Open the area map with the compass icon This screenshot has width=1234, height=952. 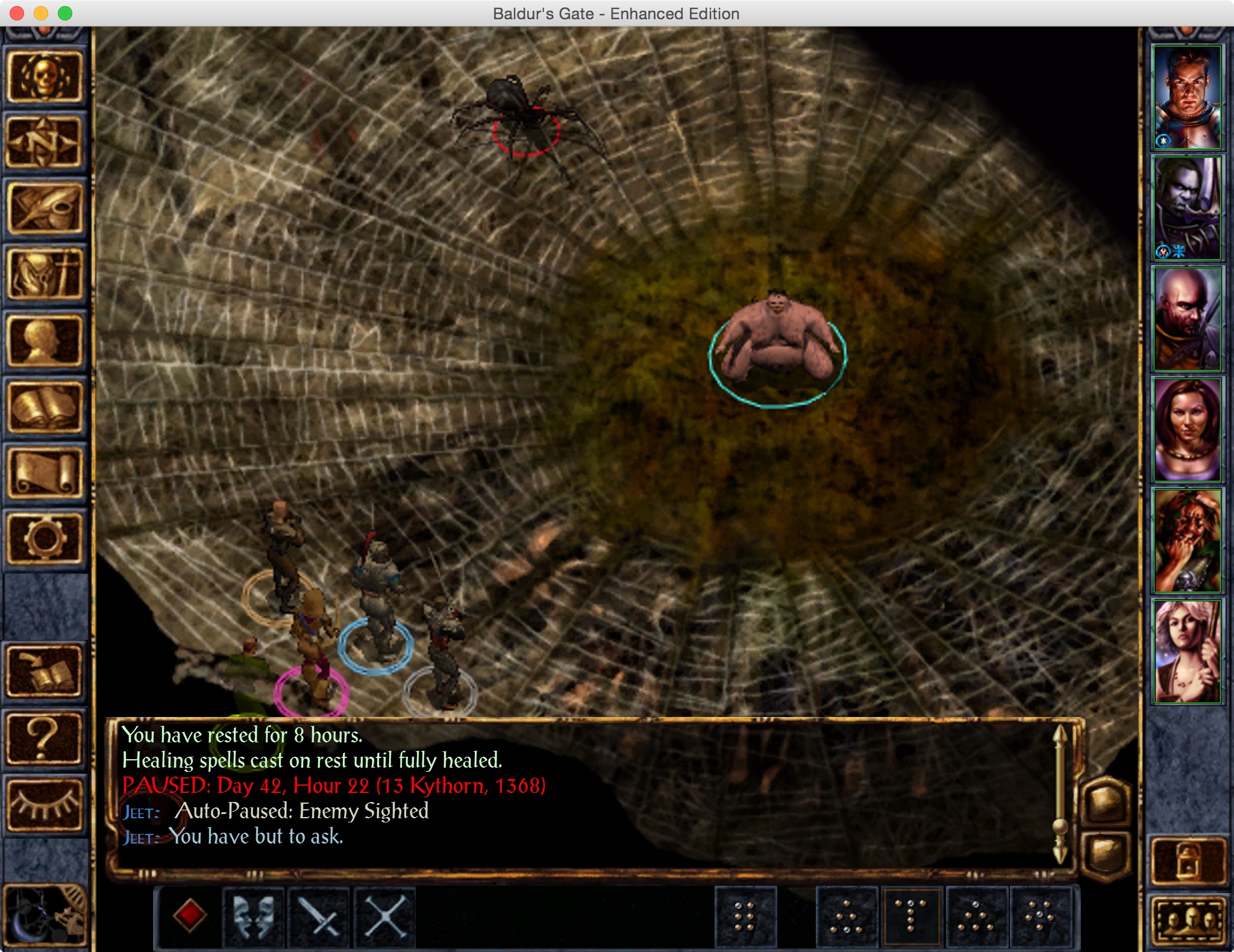[x=45, y=142]
